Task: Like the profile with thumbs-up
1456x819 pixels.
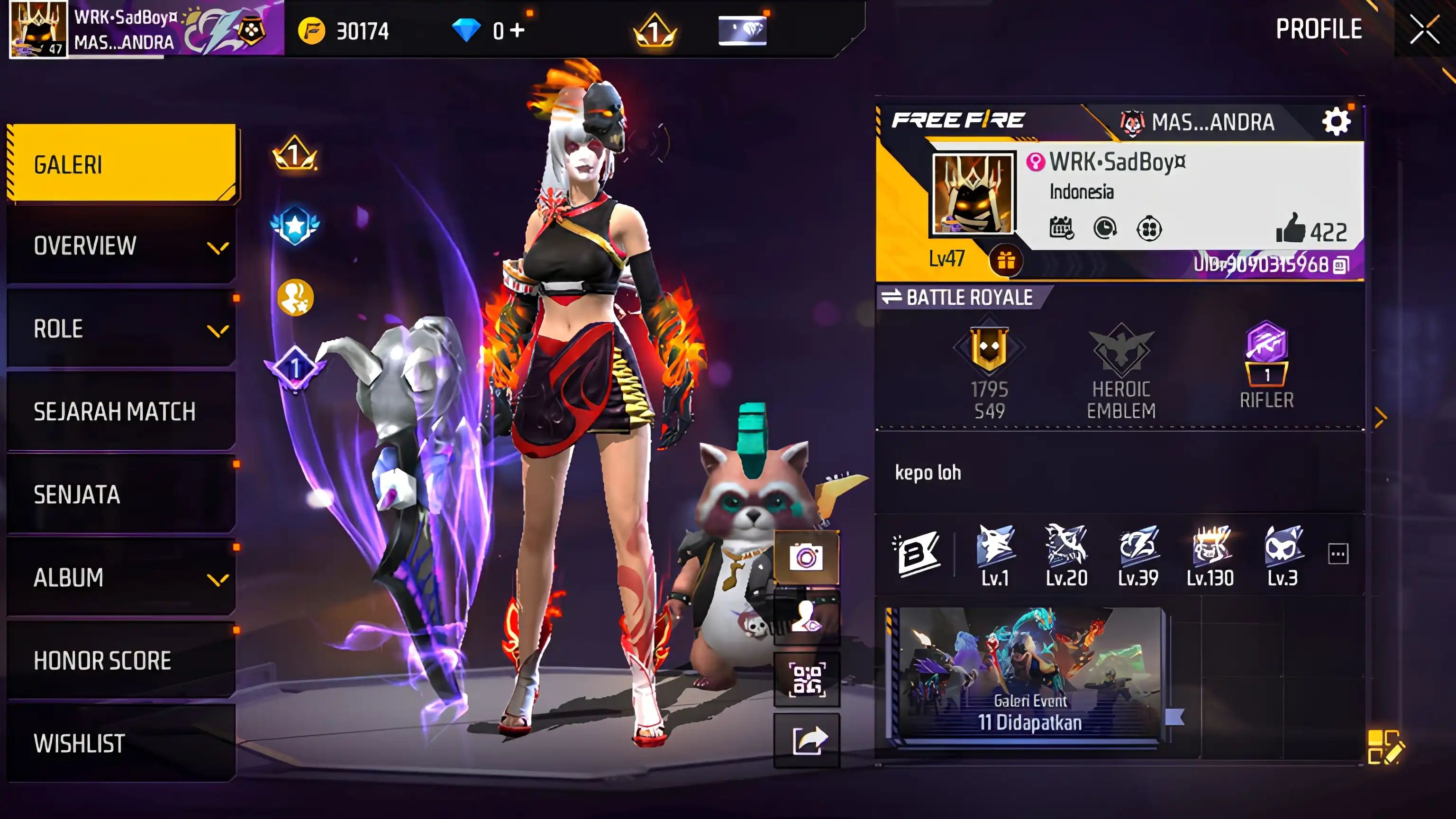Action: pos(1291,229)
